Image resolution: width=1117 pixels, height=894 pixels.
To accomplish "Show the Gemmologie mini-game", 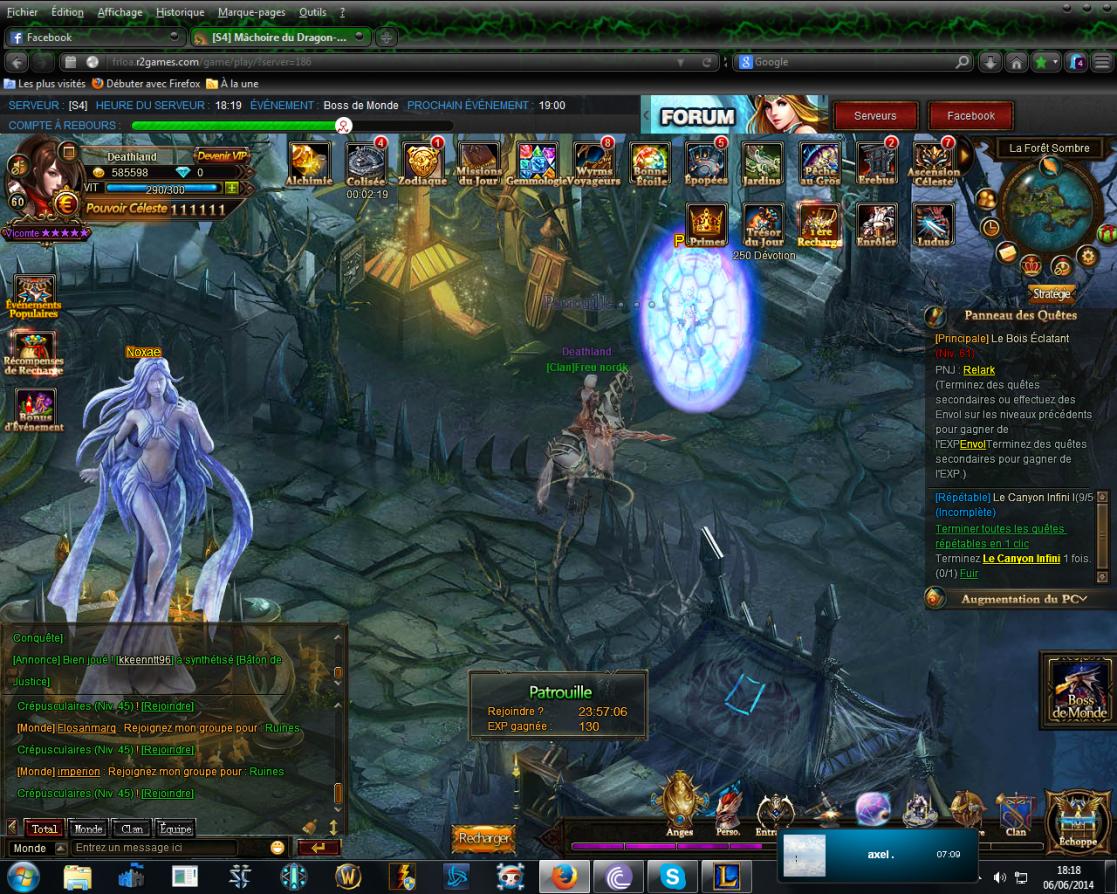I will tap(537, 162).
